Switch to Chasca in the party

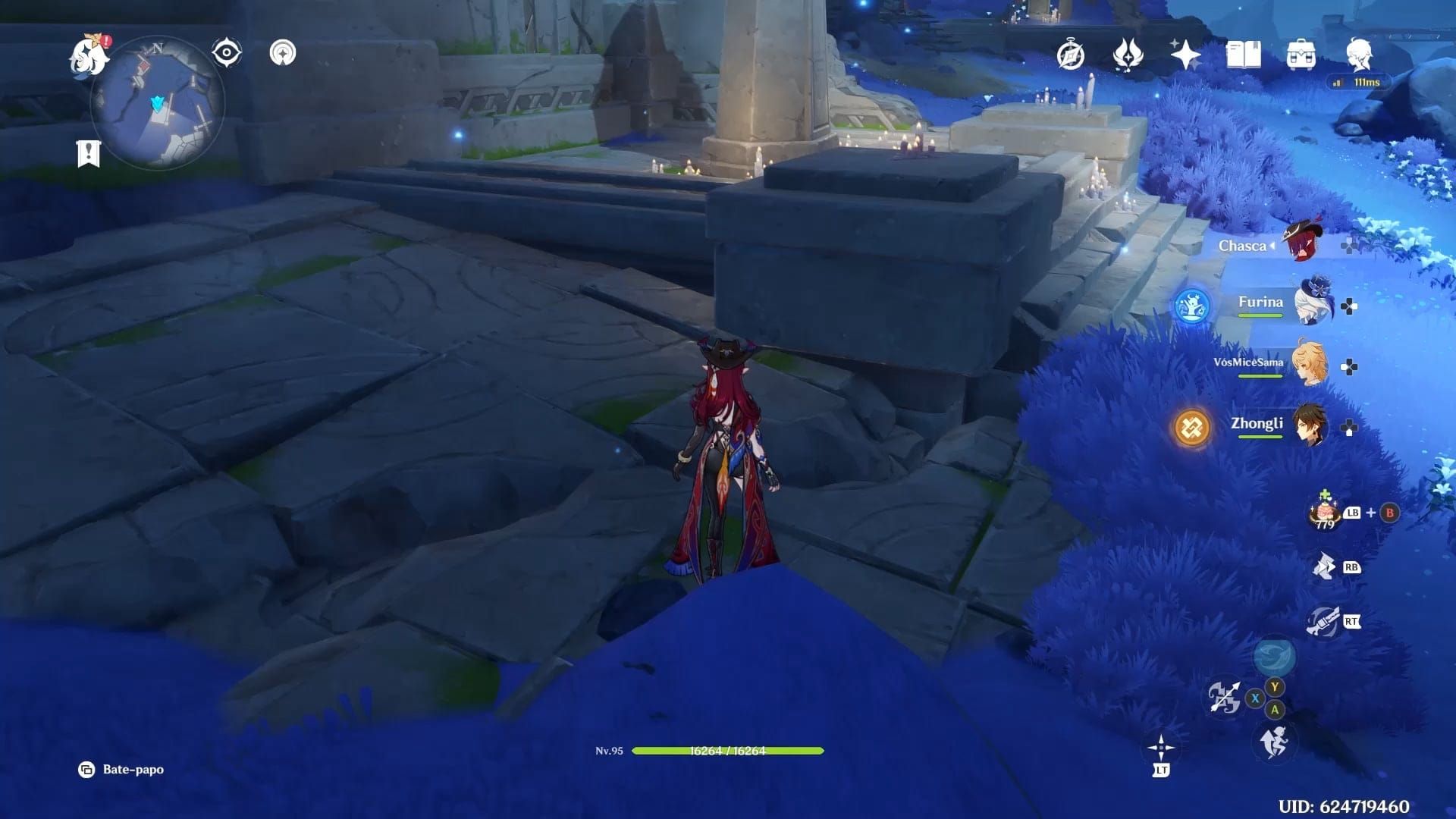point(1306,241)
